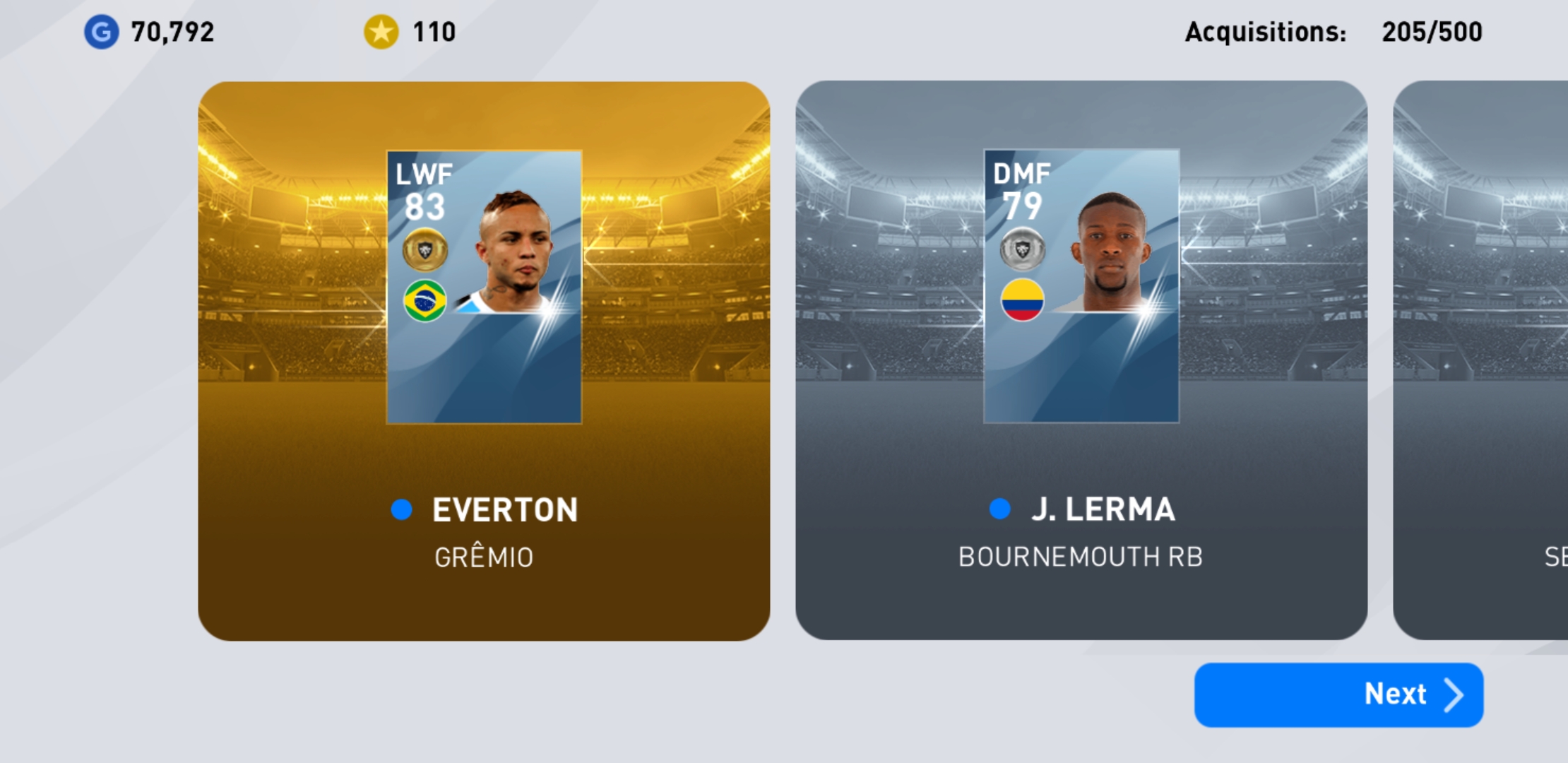Image resolution: width=1568 pixels, height=763 pixels.
Task: Select the BOURNEMOUTH RB club label
Action: [1082, 557]
